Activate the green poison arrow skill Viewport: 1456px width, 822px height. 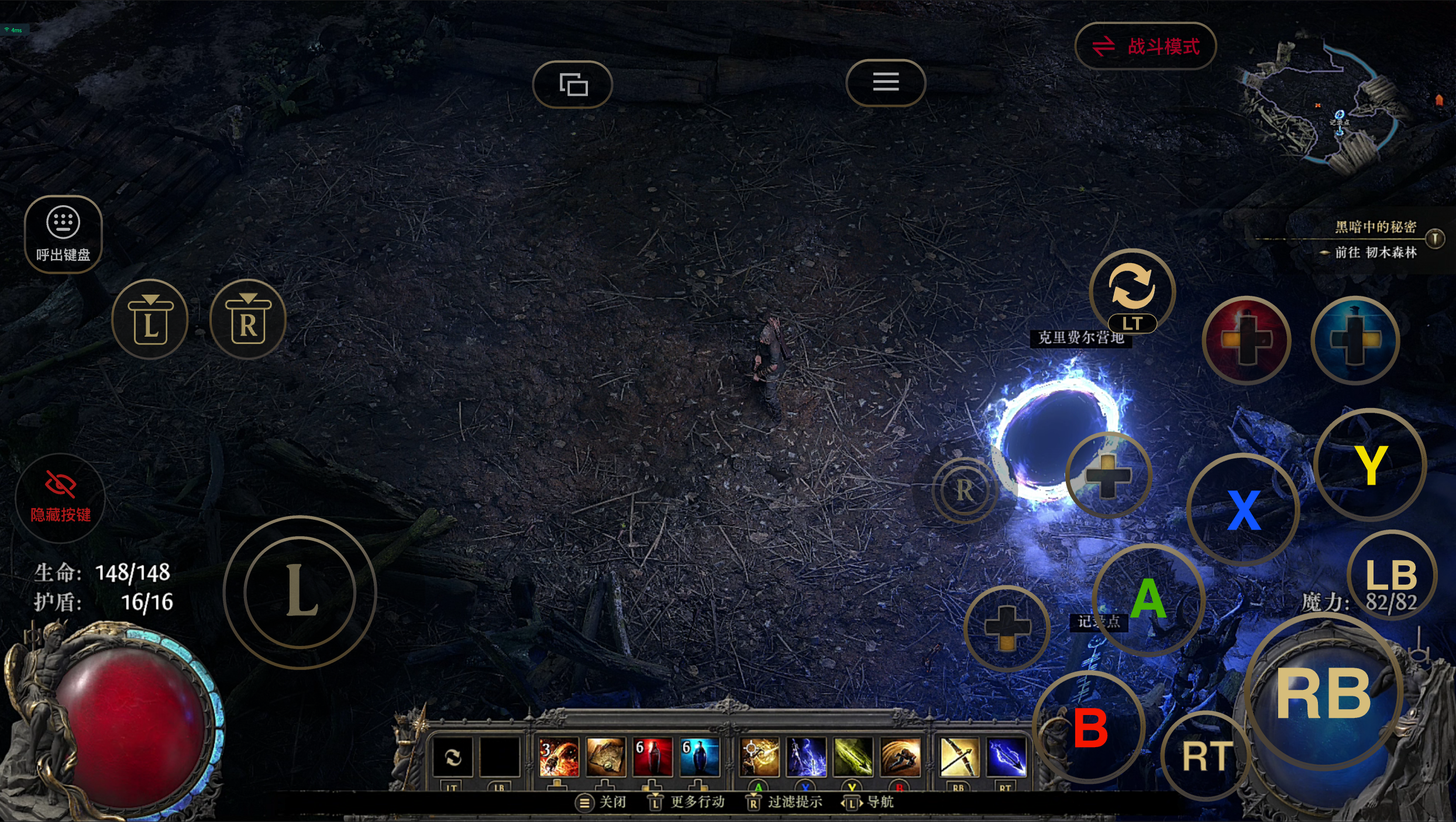click(x=853, y=757)
